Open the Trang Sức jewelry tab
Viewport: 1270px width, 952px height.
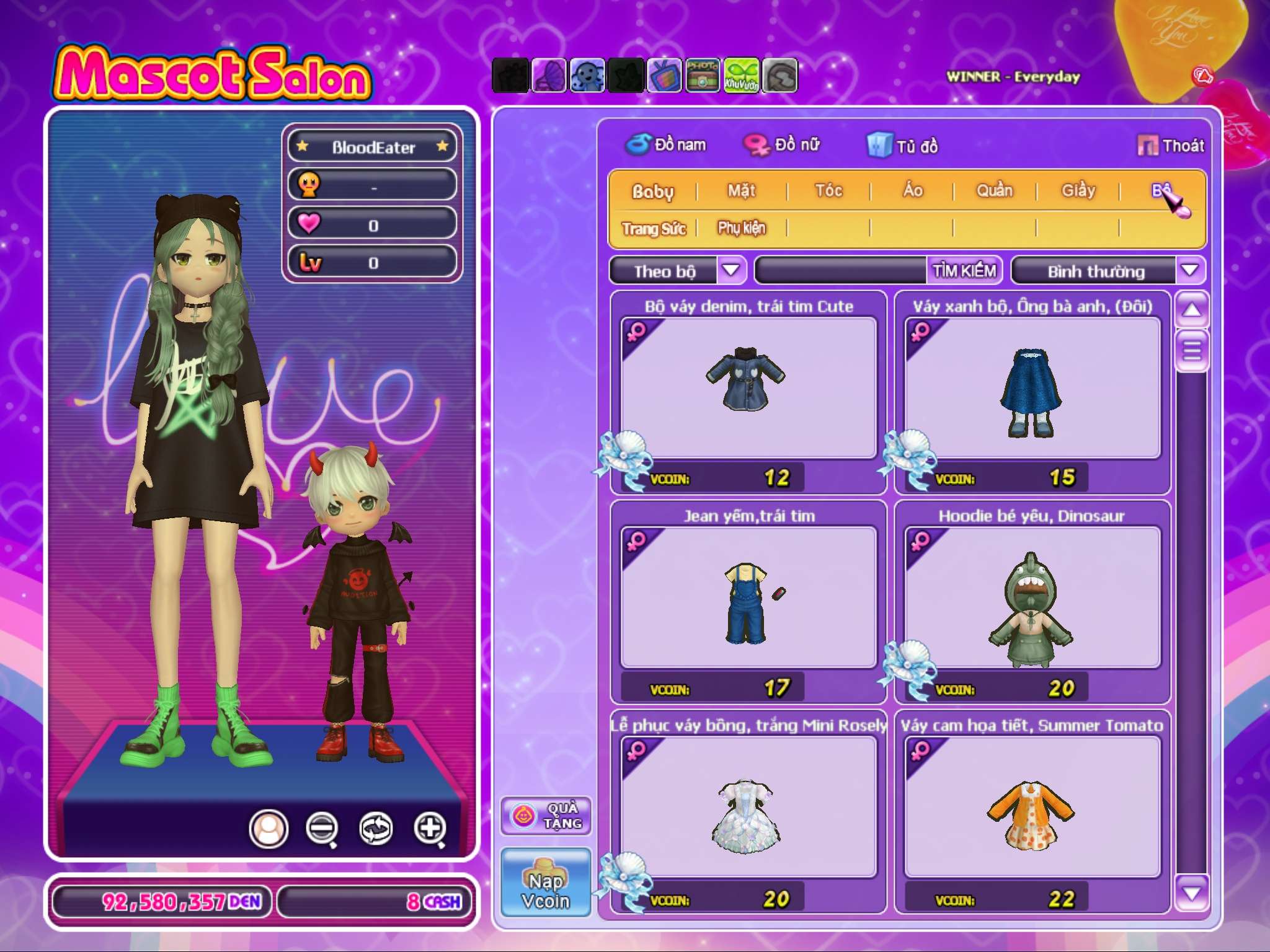pyautogui.click(x=654, y=229)
